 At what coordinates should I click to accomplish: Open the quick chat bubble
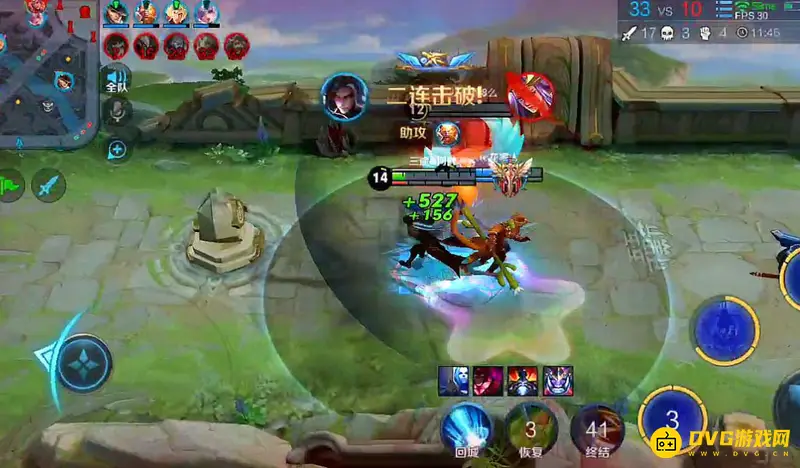[x=117, y=150]
